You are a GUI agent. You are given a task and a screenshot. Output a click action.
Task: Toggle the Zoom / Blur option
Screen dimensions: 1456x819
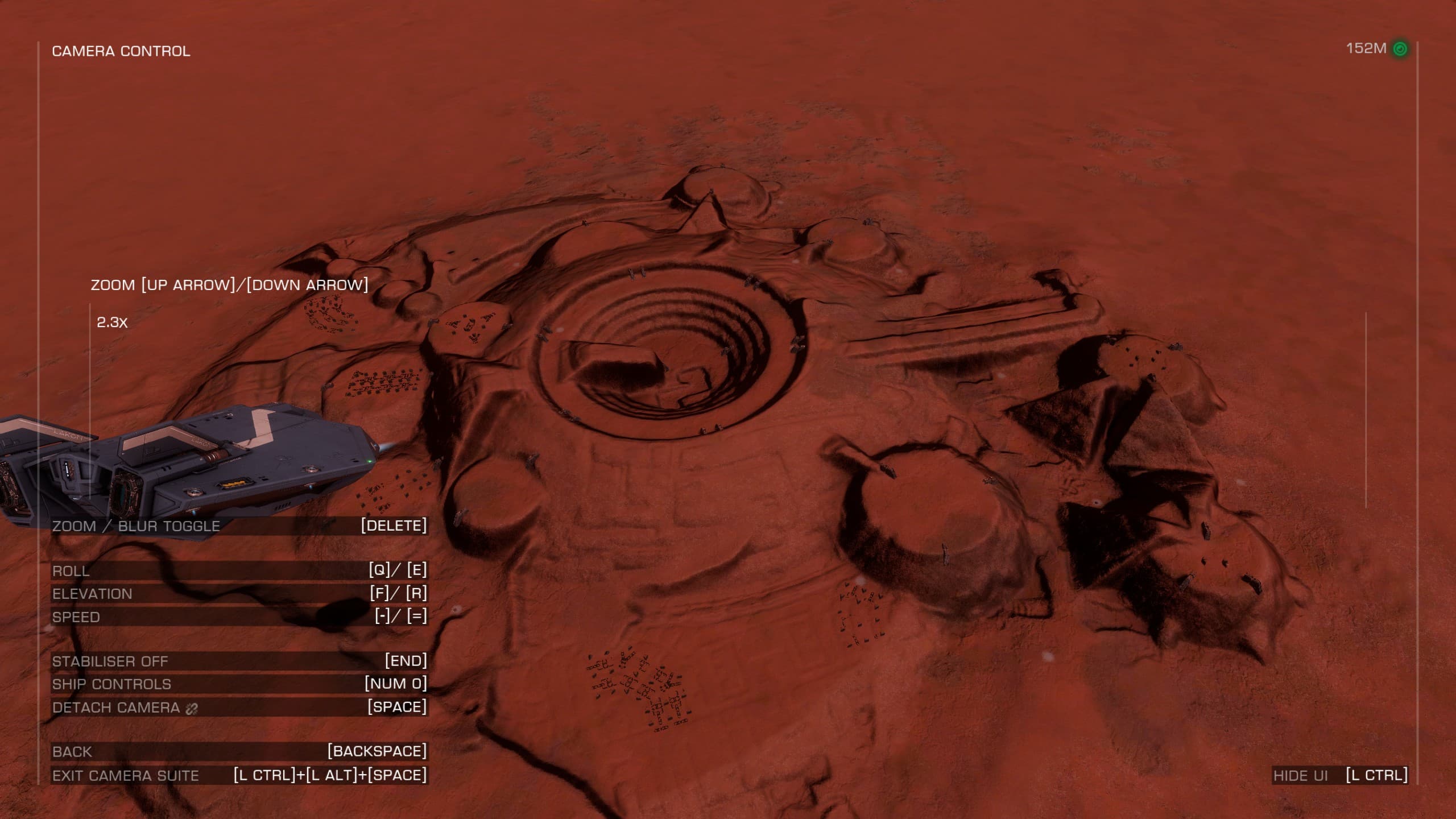point(239,526)
